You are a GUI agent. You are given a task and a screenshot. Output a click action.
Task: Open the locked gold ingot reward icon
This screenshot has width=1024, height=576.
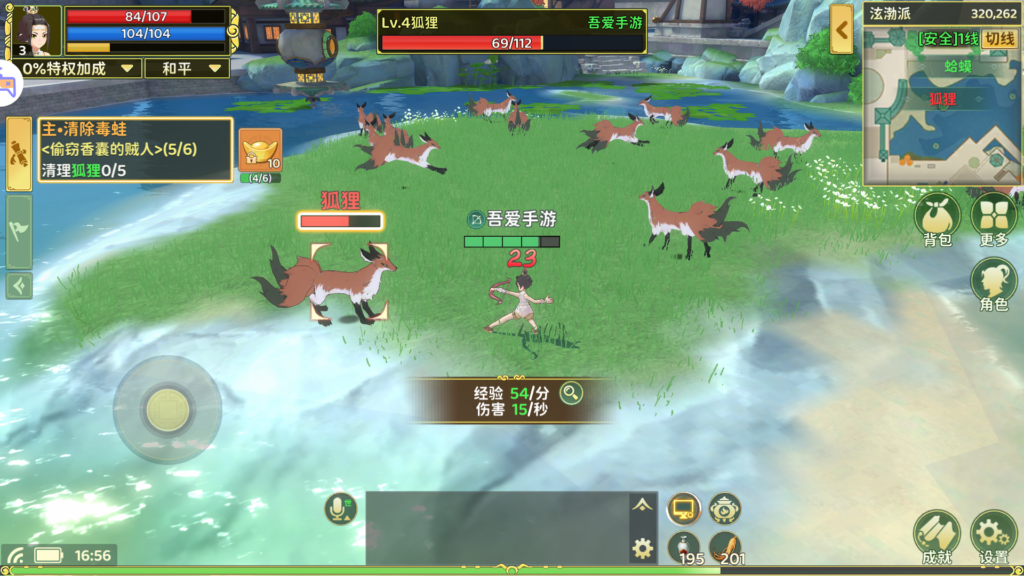coord(260,152)
